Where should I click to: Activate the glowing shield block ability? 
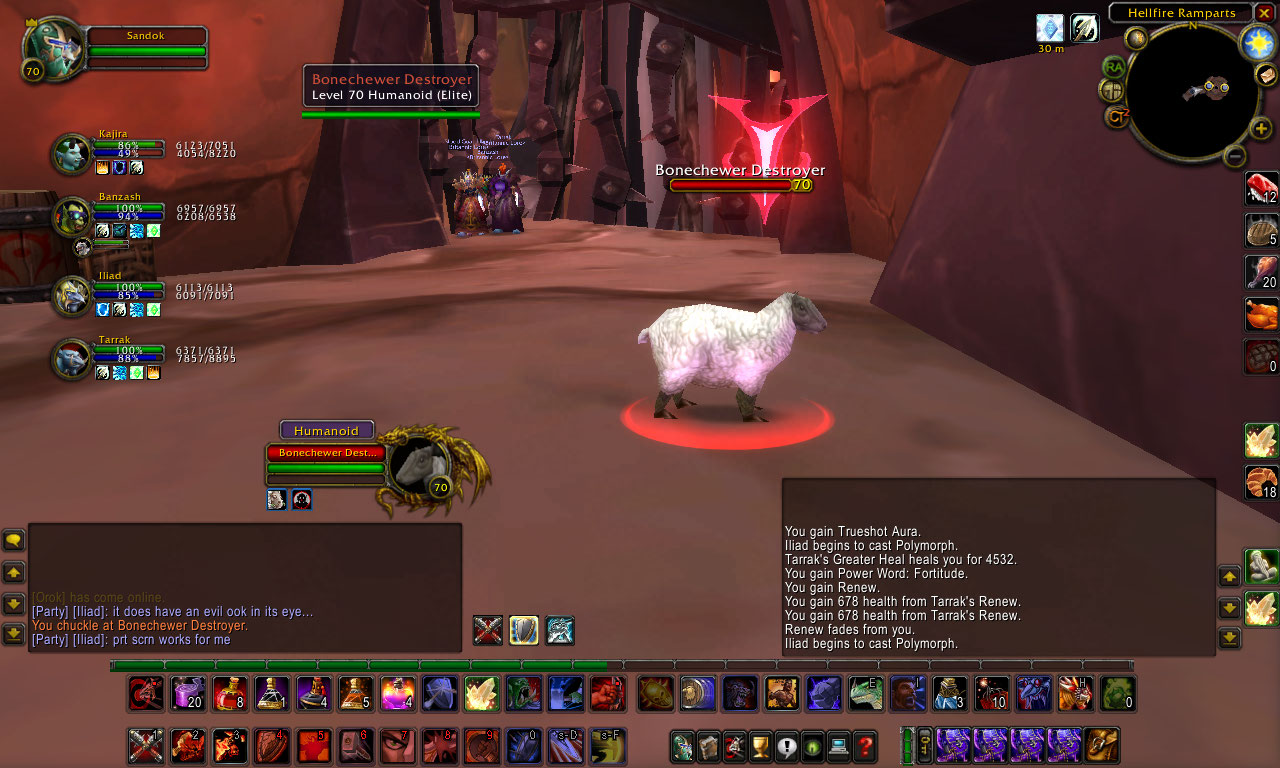[x=523, y=630]
